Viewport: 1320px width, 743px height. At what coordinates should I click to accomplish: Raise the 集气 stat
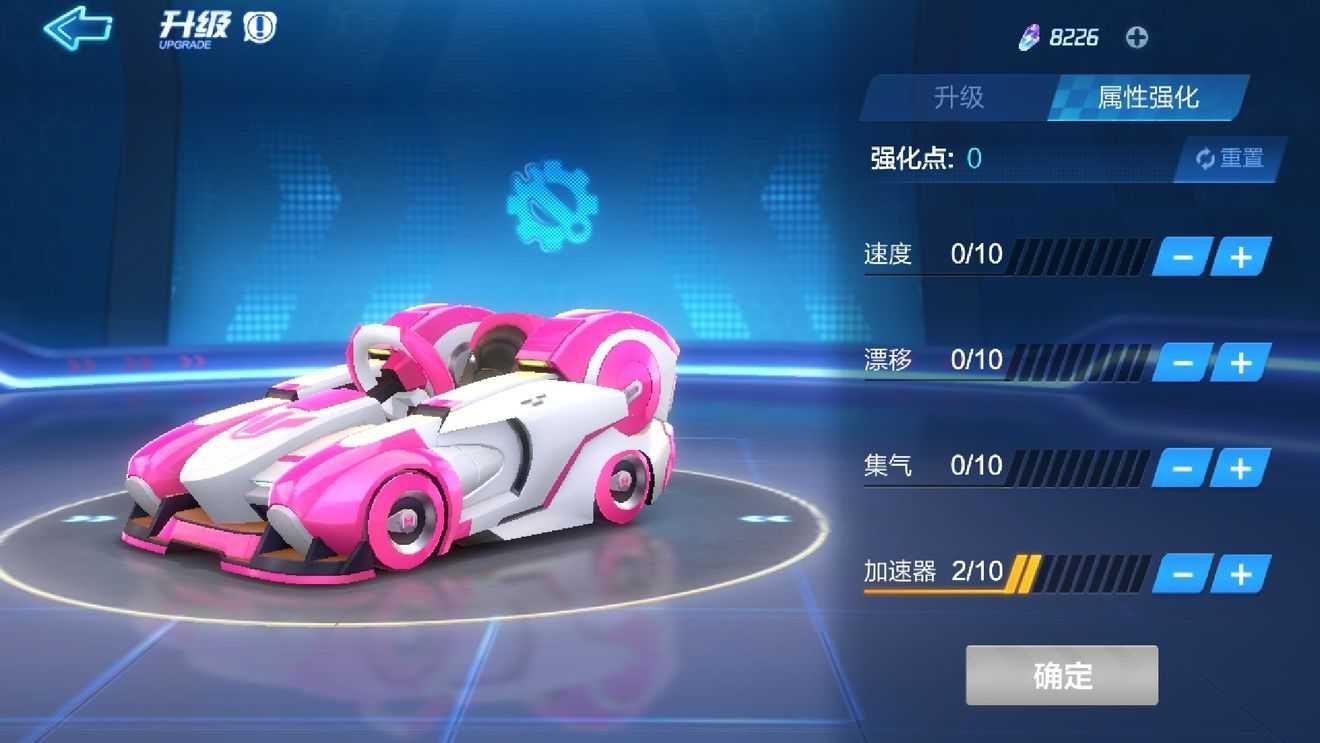[1241, 468]
